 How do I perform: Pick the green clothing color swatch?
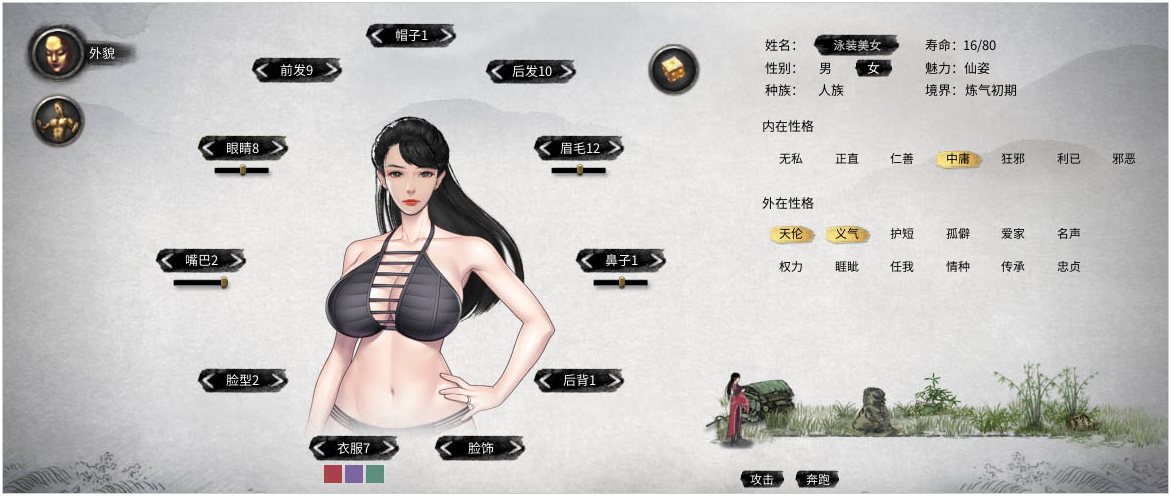tap(375, 474)
